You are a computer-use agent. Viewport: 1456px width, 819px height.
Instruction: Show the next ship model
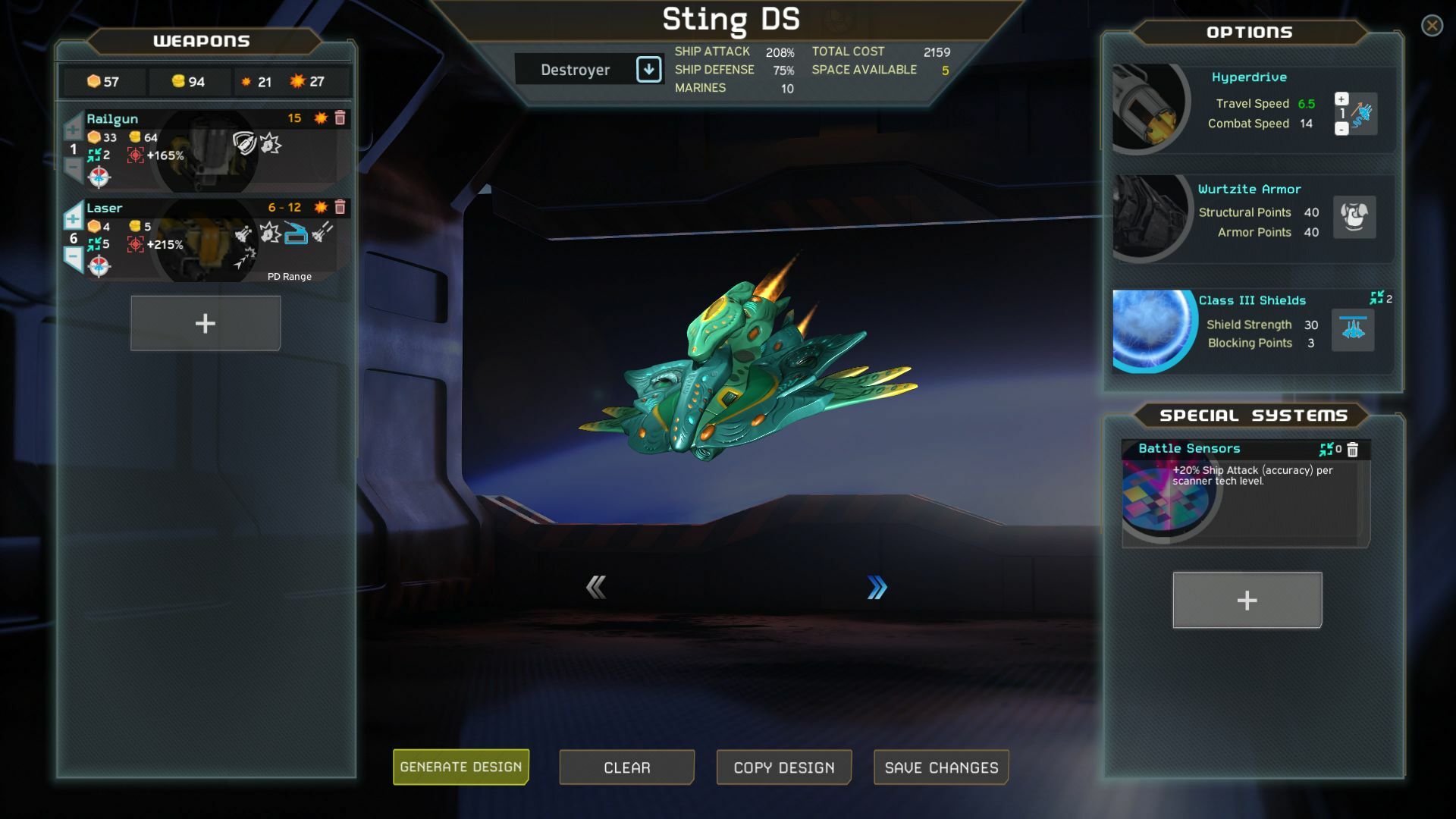(x=877, y=587)
